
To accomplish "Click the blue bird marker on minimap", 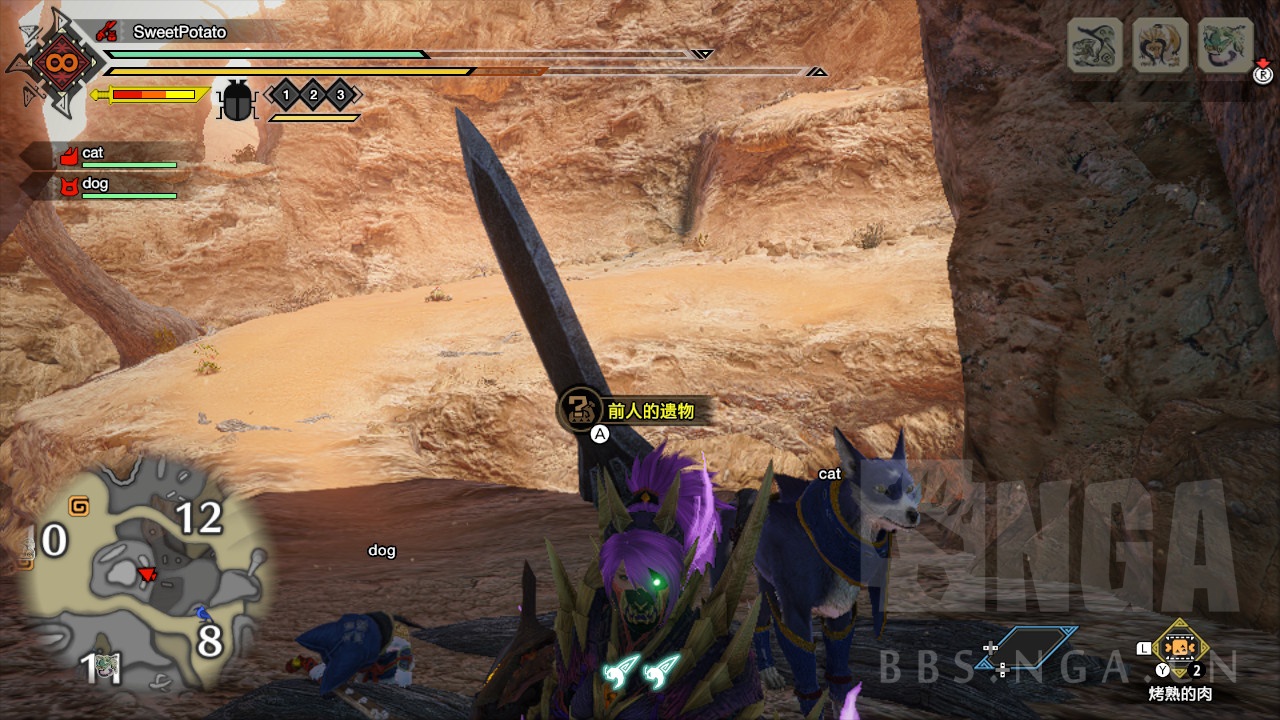I will point(202,612).
